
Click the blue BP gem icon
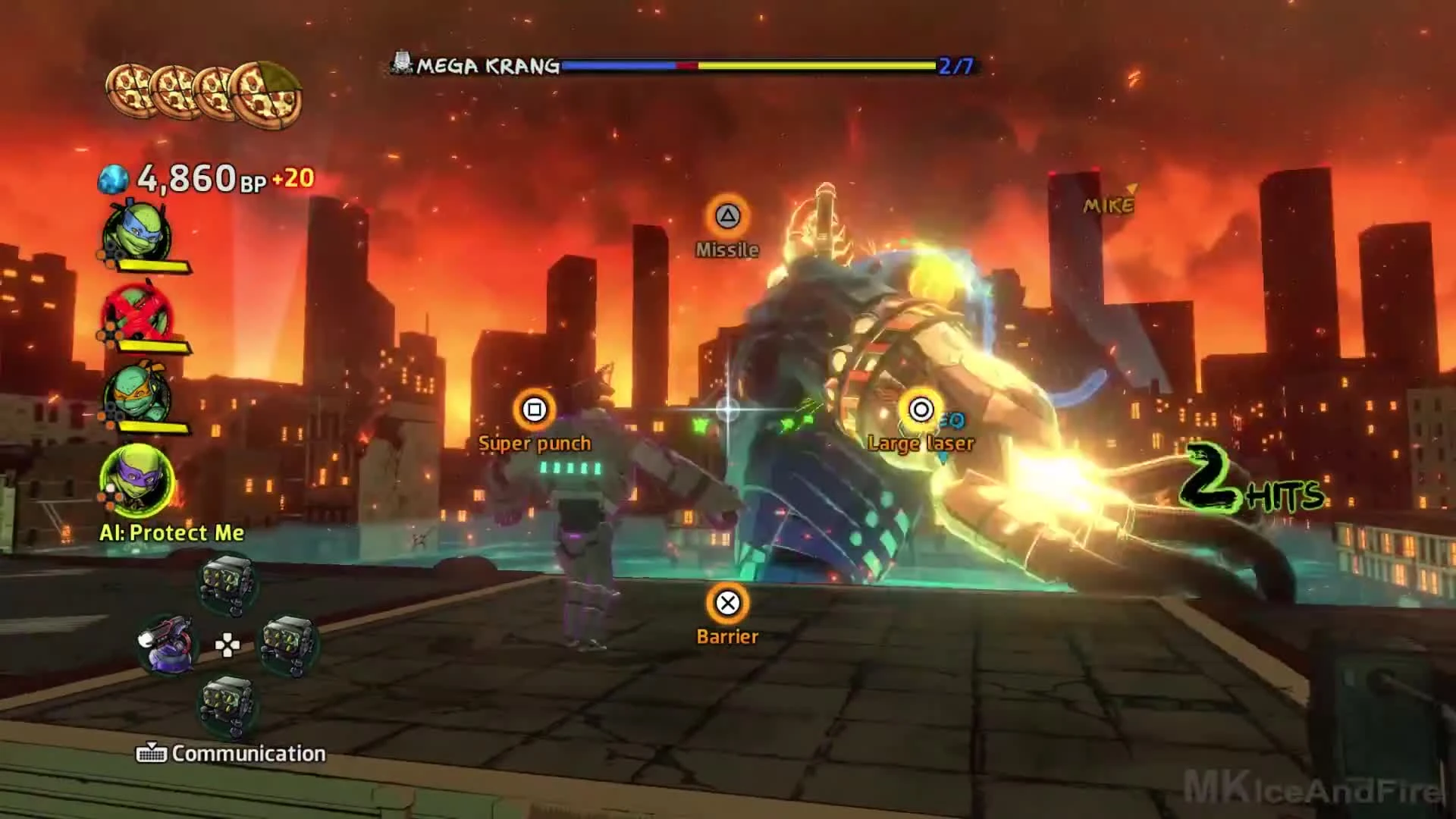pyautogui.click(x=115, y=177)
